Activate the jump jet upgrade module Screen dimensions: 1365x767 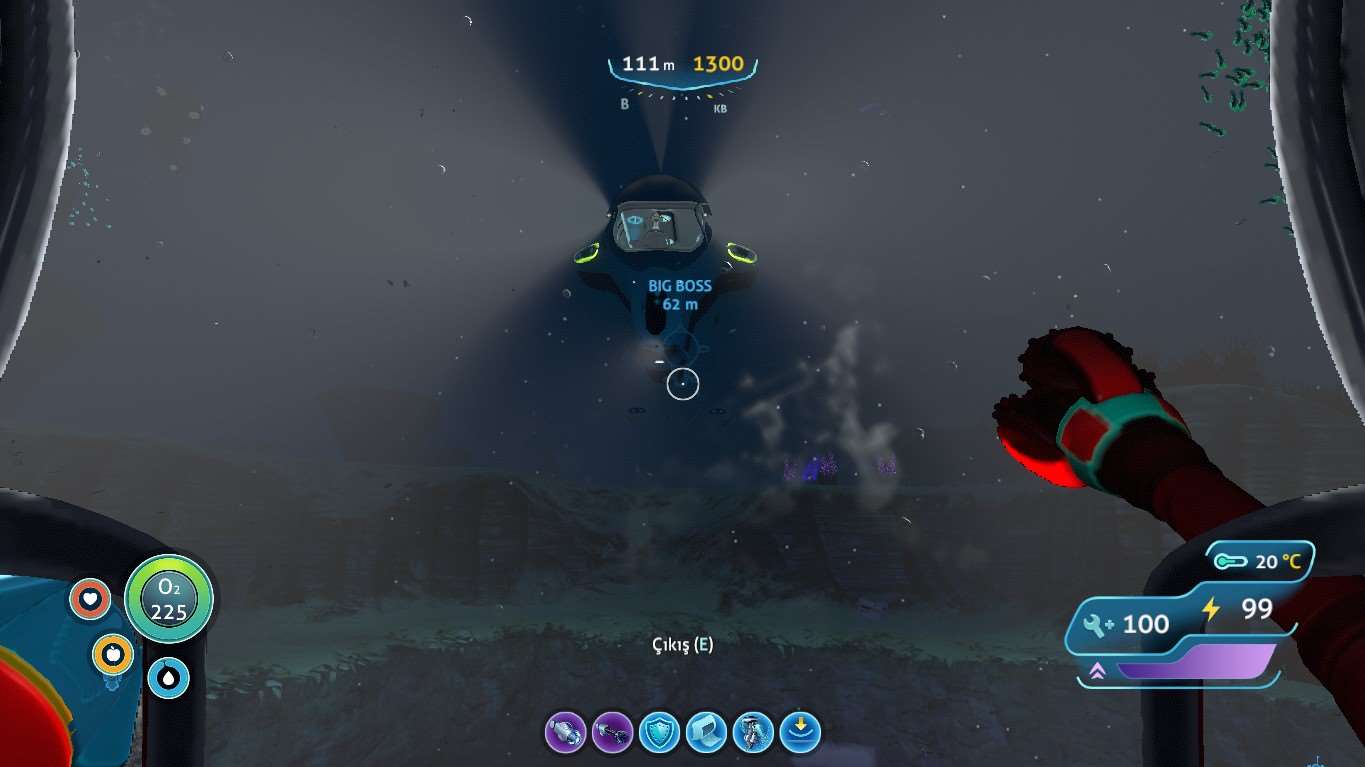[753, 733]
